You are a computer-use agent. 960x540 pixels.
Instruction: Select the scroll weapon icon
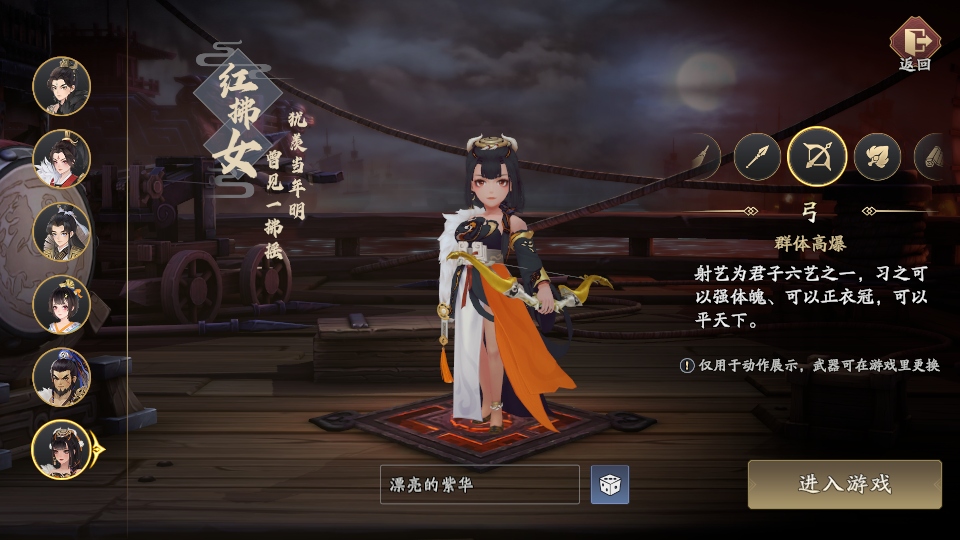(x=934, y=157)
